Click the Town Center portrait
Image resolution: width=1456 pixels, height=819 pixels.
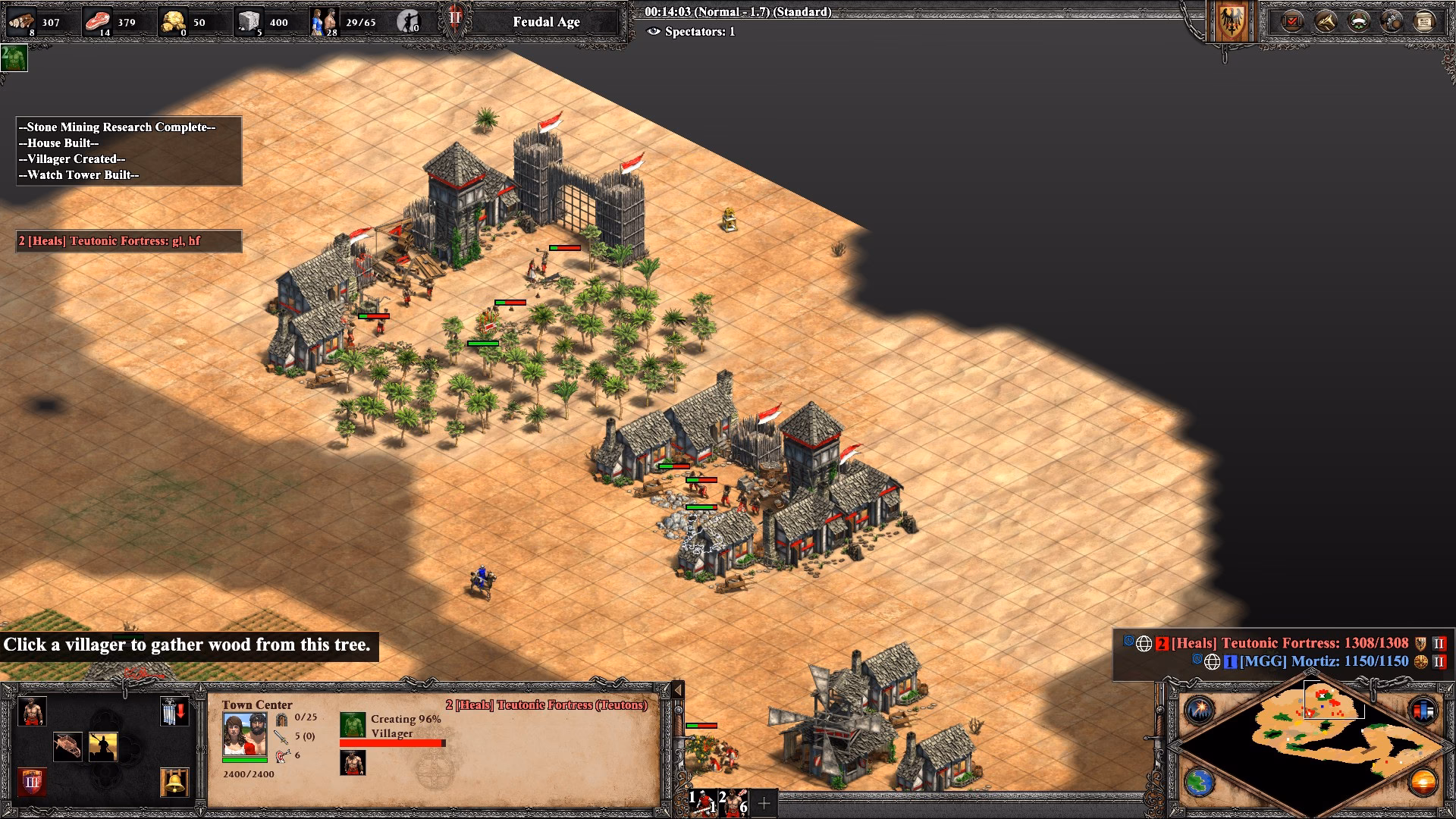coord(244,734)
